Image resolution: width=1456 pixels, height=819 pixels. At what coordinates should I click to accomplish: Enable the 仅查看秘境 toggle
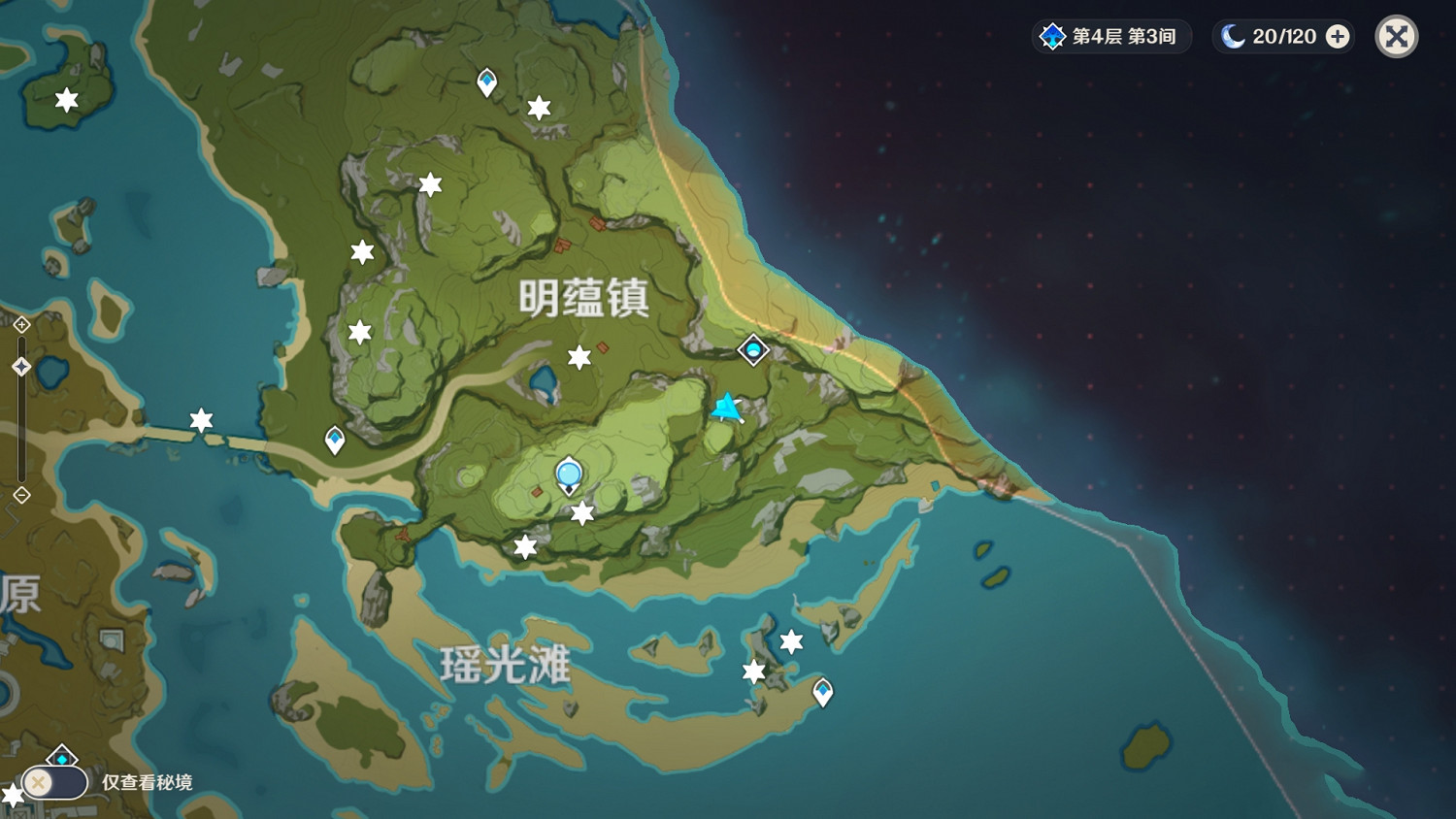click(x=55, y=781)
